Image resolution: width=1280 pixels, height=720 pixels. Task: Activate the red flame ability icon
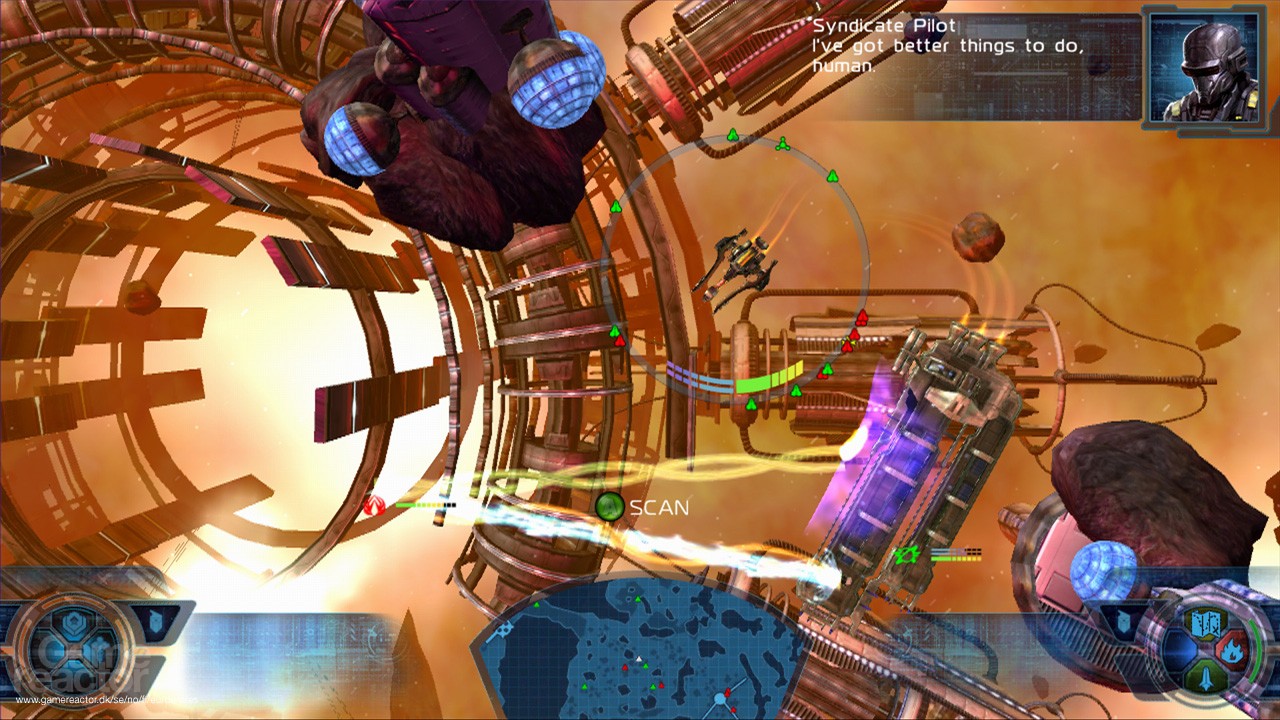coord(1232,651)
